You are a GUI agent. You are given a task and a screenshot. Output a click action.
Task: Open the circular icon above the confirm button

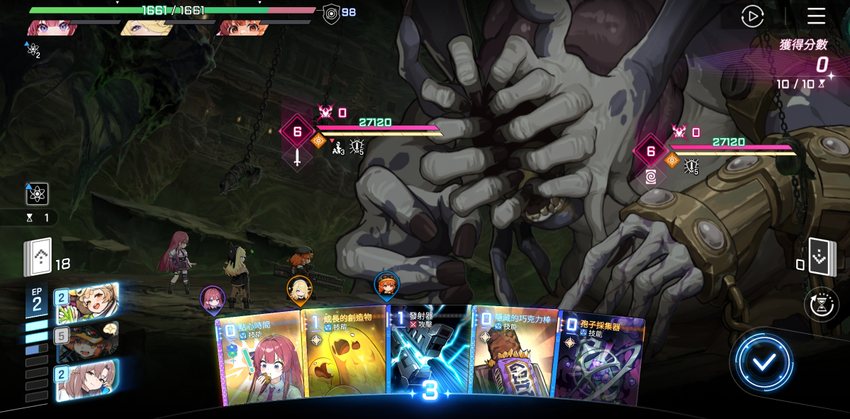[819, 304]
